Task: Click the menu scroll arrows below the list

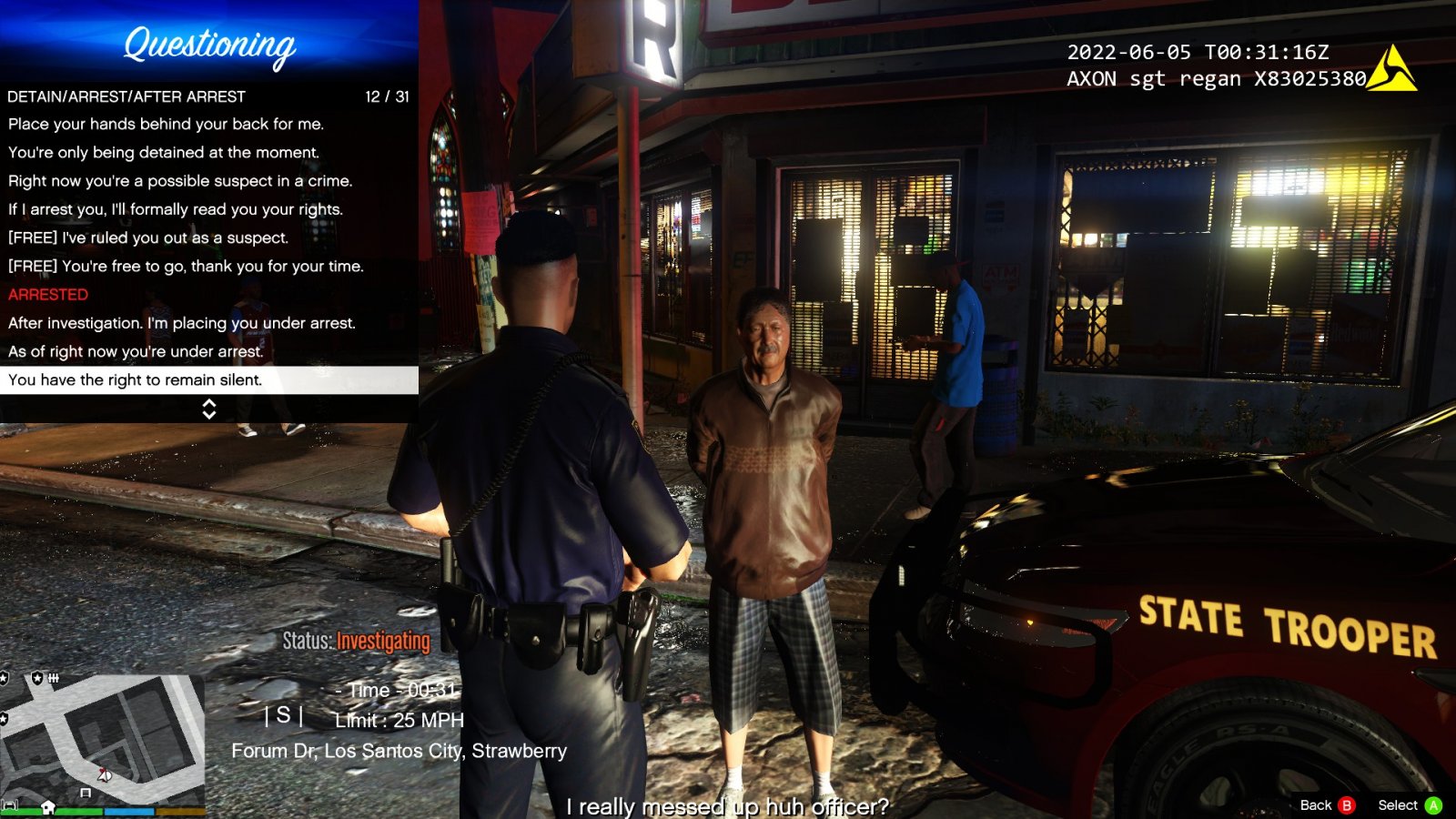Action: (209, 409)
